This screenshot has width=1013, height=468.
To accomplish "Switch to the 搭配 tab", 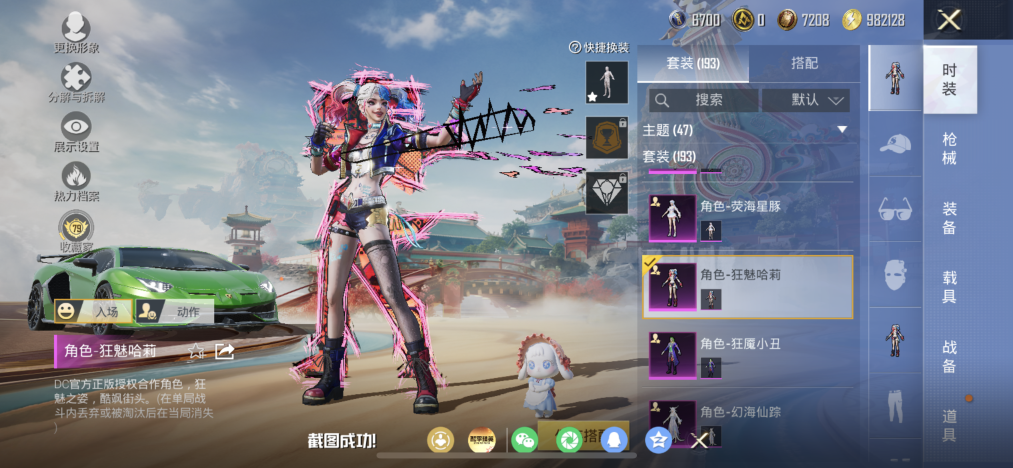I will click(804, 63).
